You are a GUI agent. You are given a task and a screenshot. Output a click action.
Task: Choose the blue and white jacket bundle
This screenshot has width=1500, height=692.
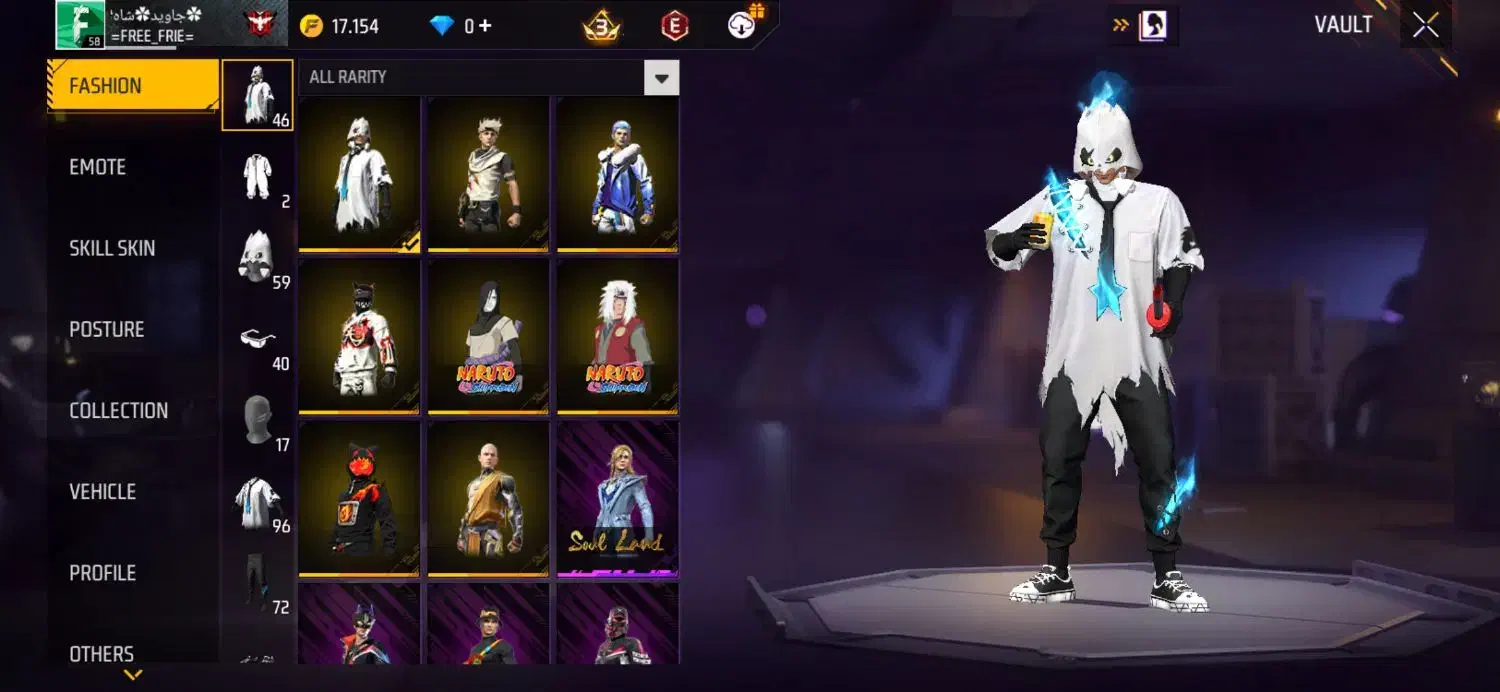618,175
